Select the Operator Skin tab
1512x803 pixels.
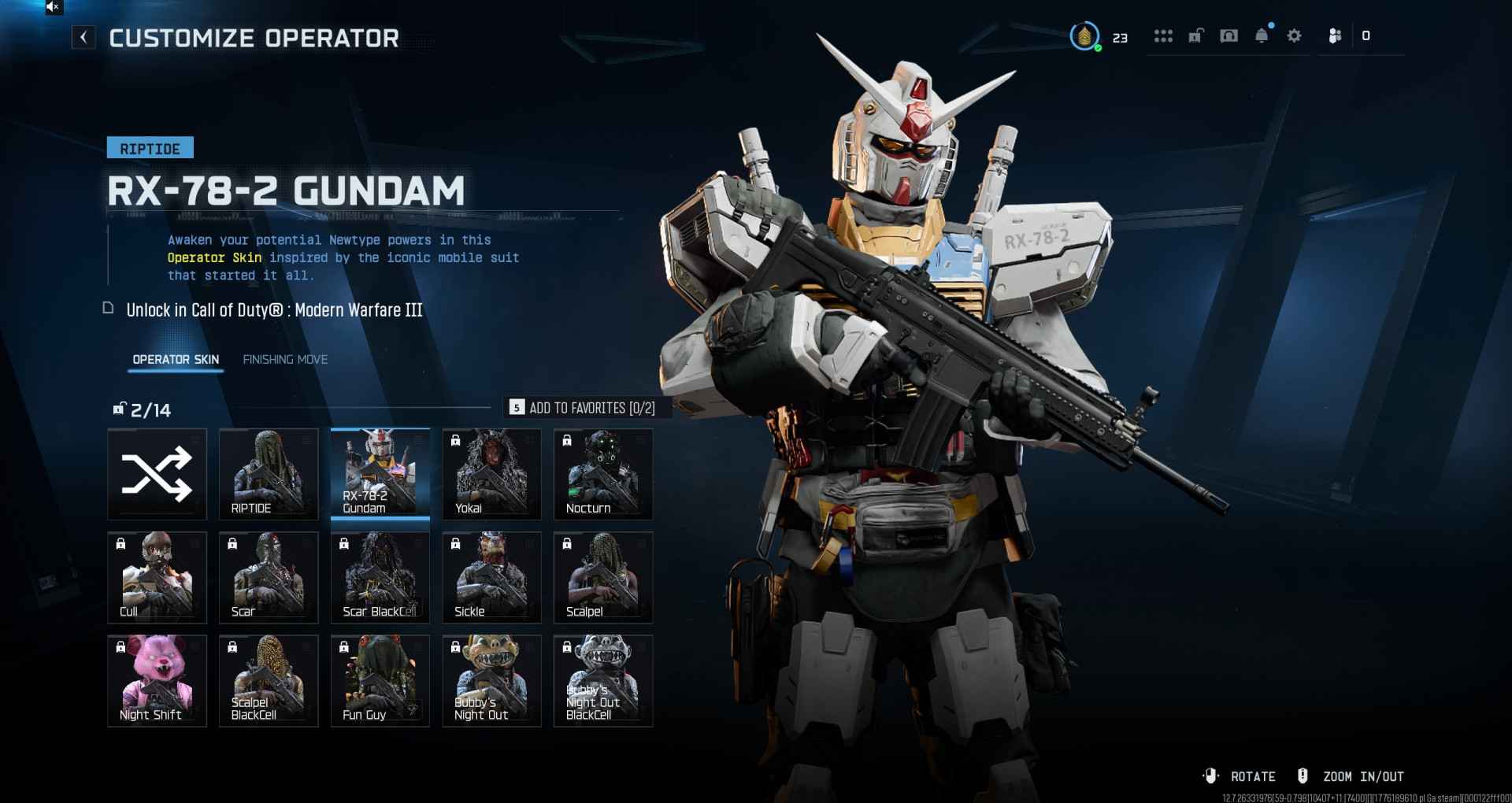tap(176, 359)
